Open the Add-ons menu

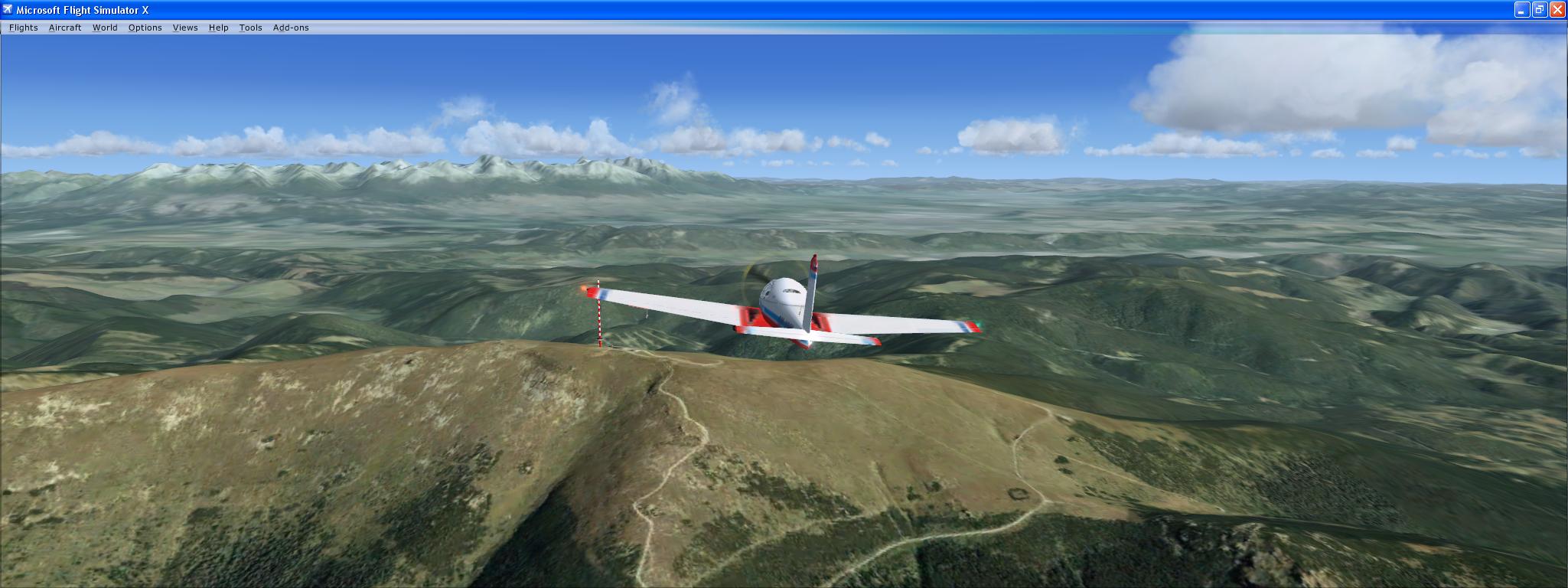(x=292, y=28)
